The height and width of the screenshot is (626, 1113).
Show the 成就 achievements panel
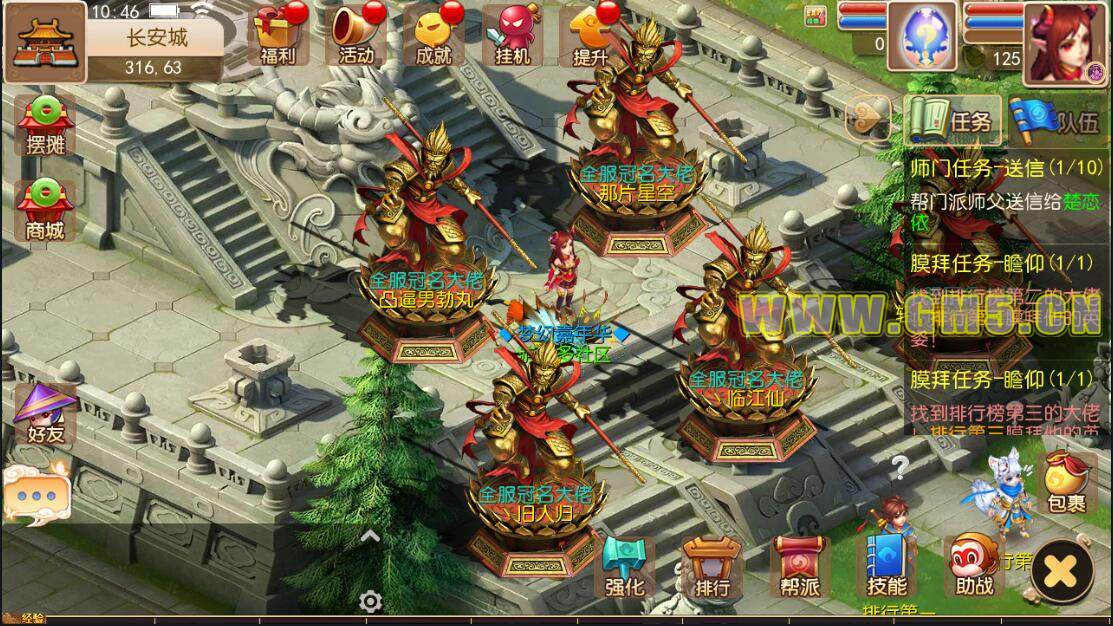tap(433, 35)
